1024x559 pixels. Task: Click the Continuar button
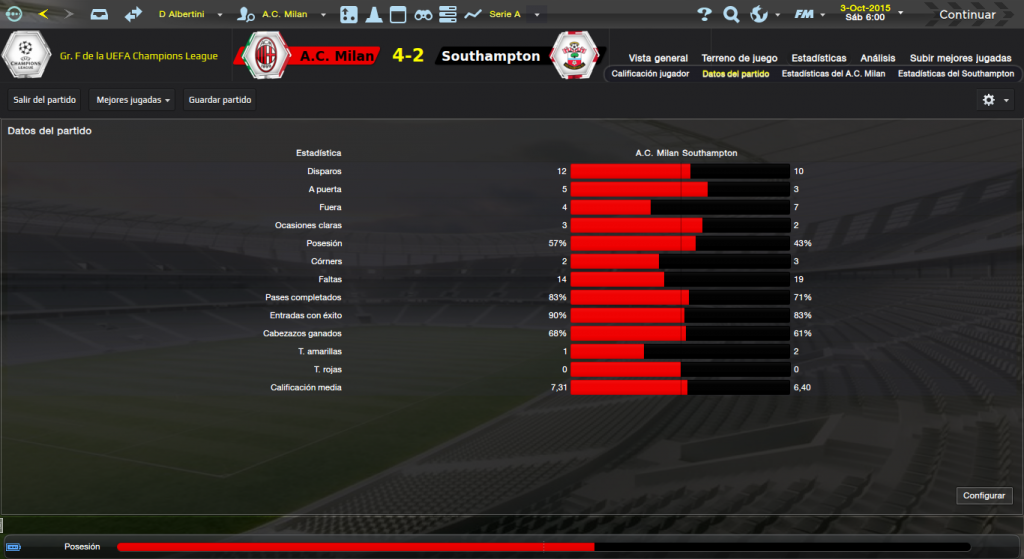(966, 14)
